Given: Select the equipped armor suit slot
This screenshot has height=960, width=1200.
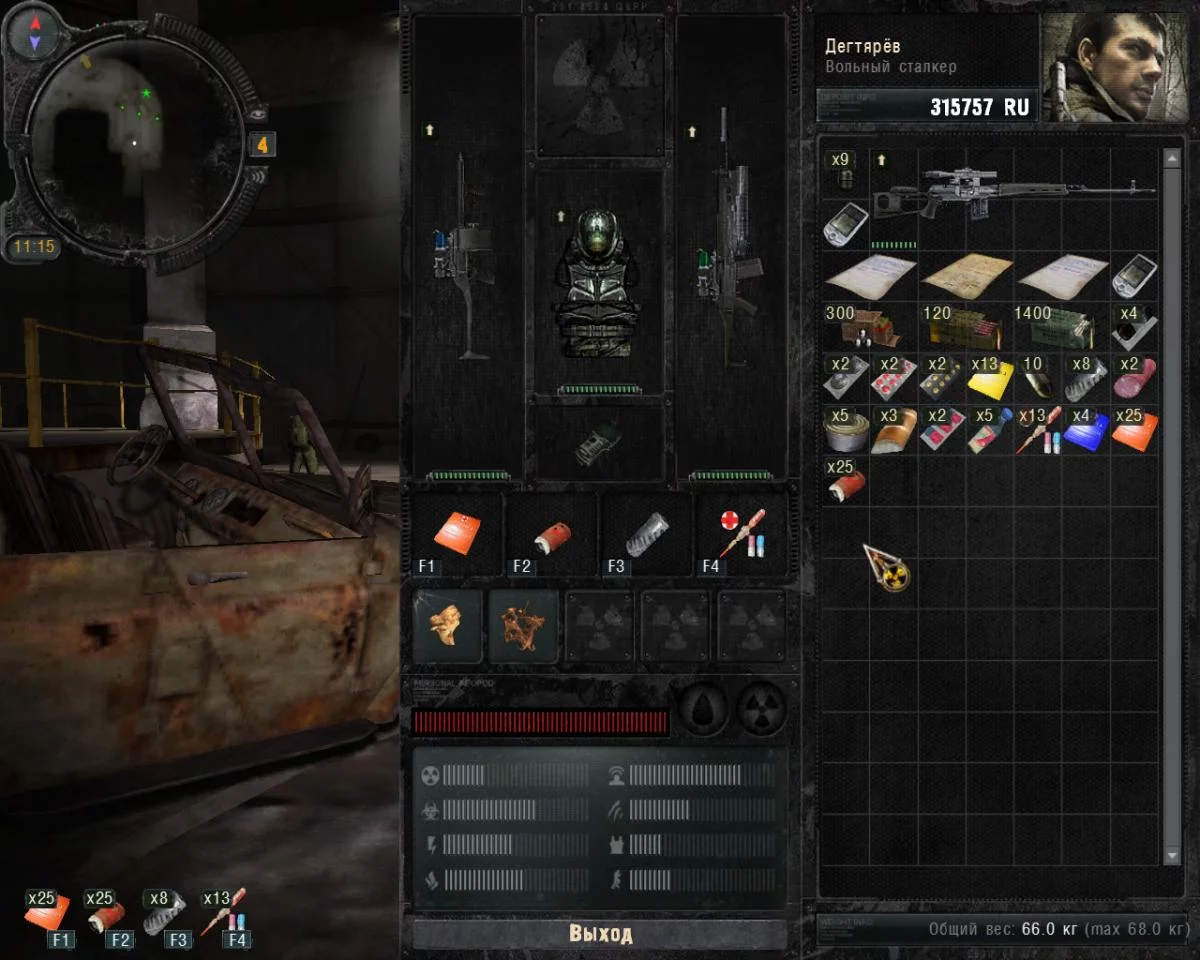Looking at the screenshot, I should click(x=599, y=282).
